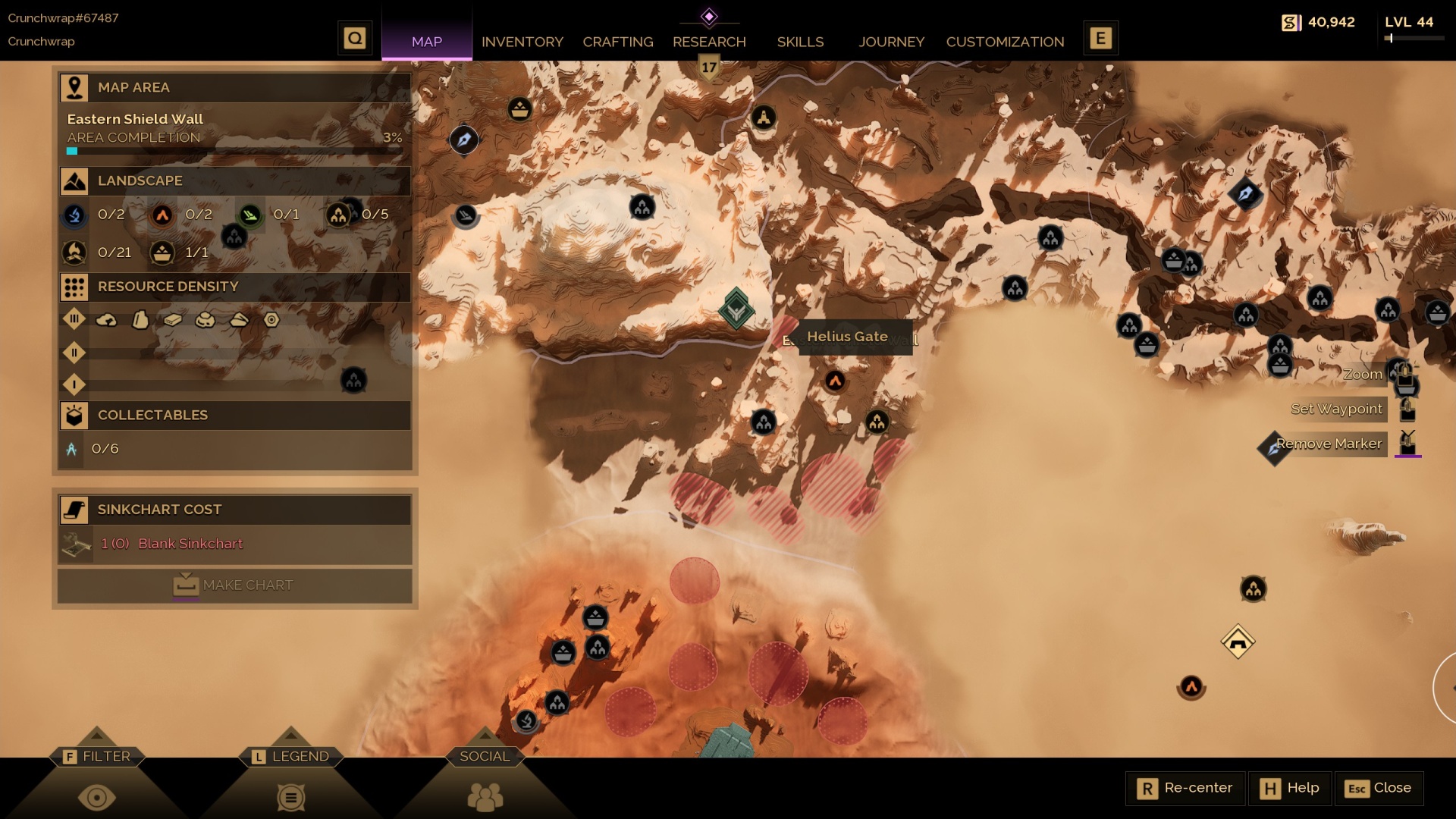Switch to the Customization tab
This screenshot has width=1456, height=819.
1005,42
